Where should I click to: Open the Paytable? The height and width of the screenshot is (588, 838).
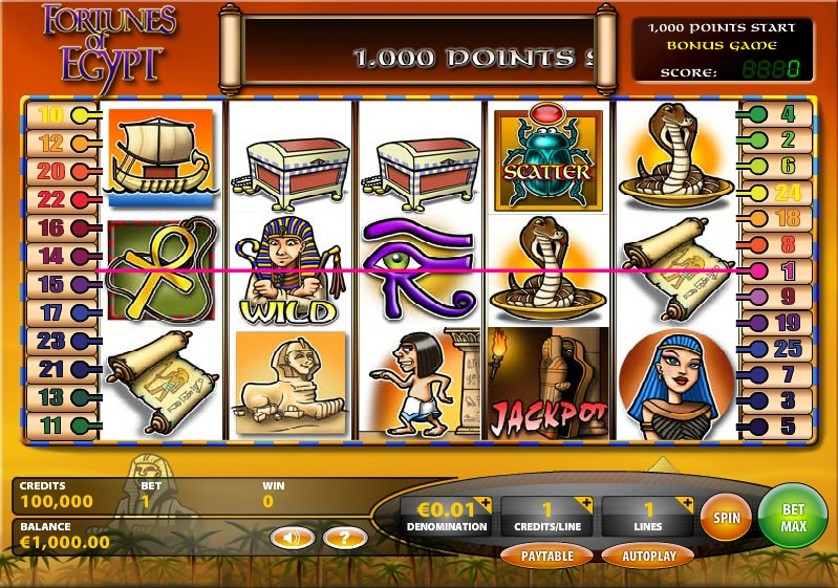pos(546,555)
